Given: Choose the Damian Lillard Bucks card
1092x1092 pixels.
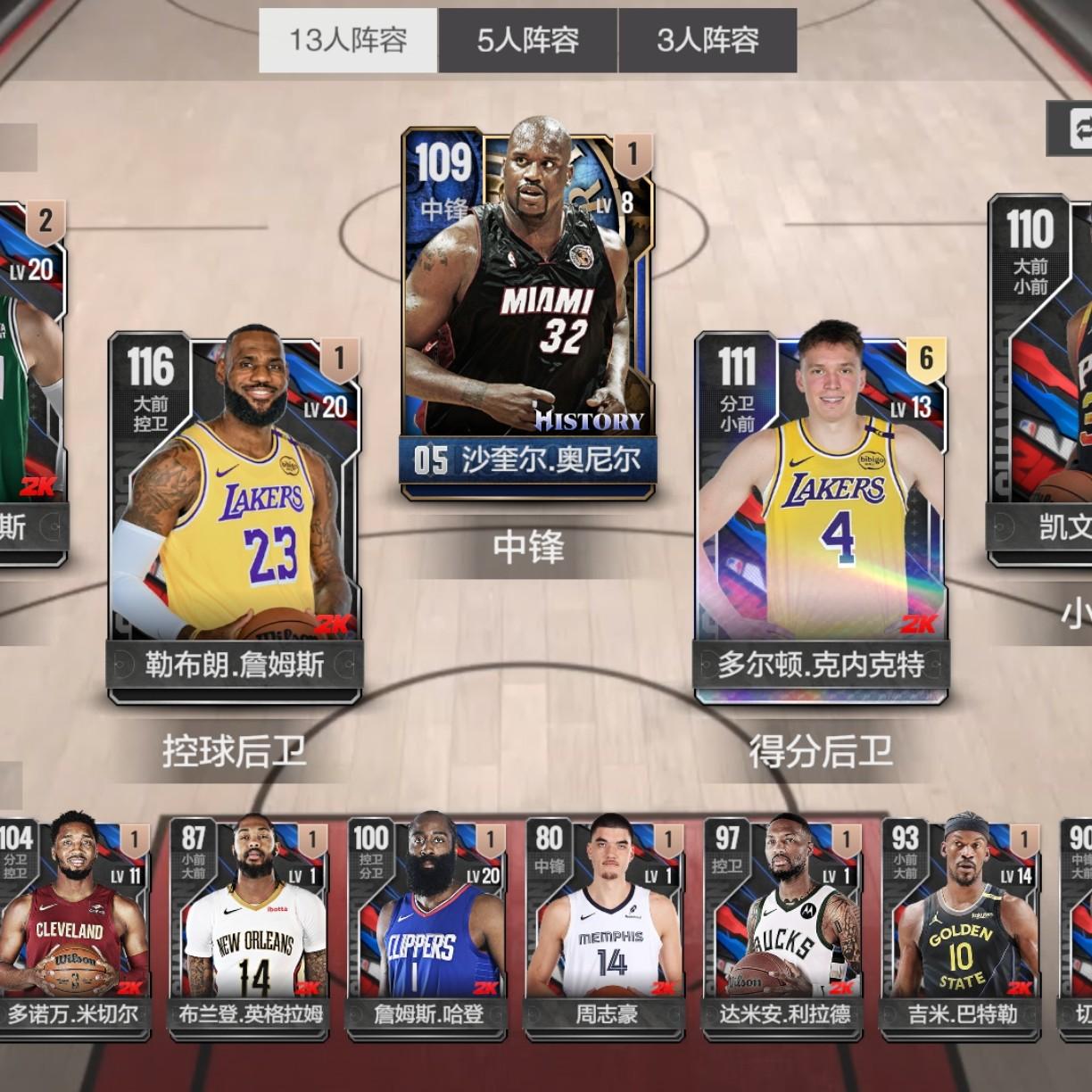Looking at the screenshot, I should (785, 928).
